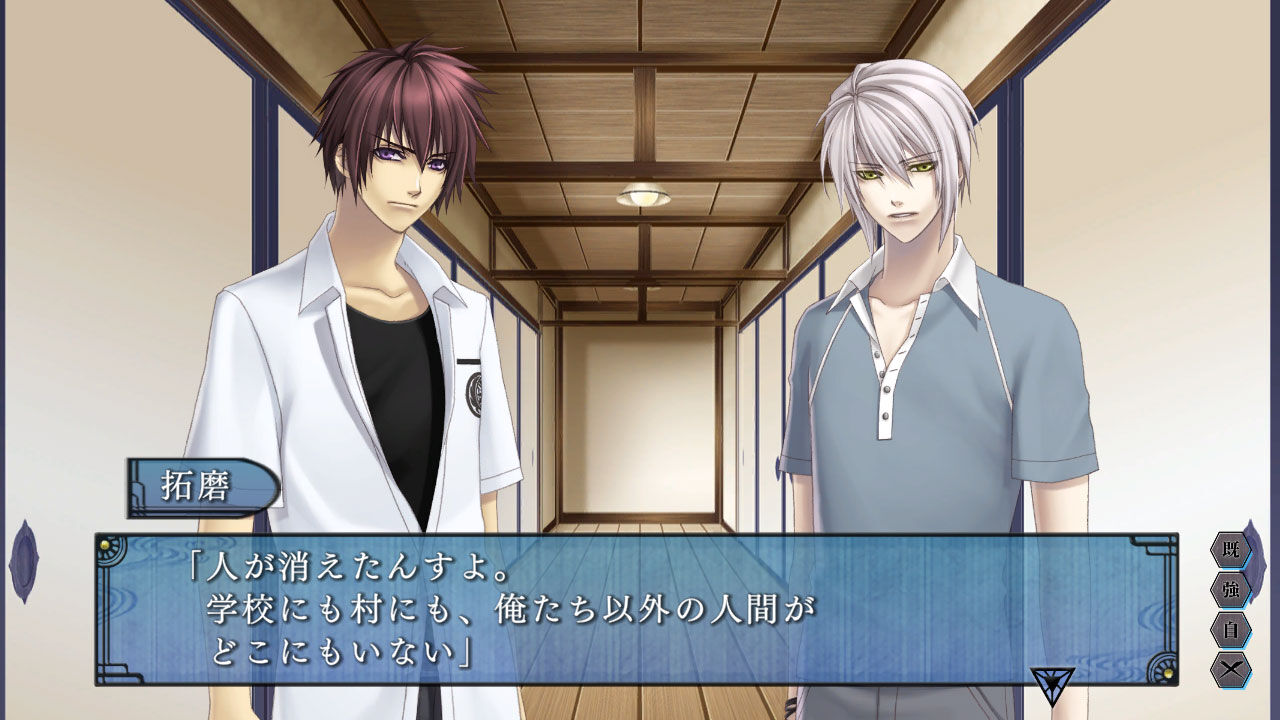Viewport: 1280px width, 720px height.
Task: Click the blue next-page arrow indicator
Action: point(1053,683)
